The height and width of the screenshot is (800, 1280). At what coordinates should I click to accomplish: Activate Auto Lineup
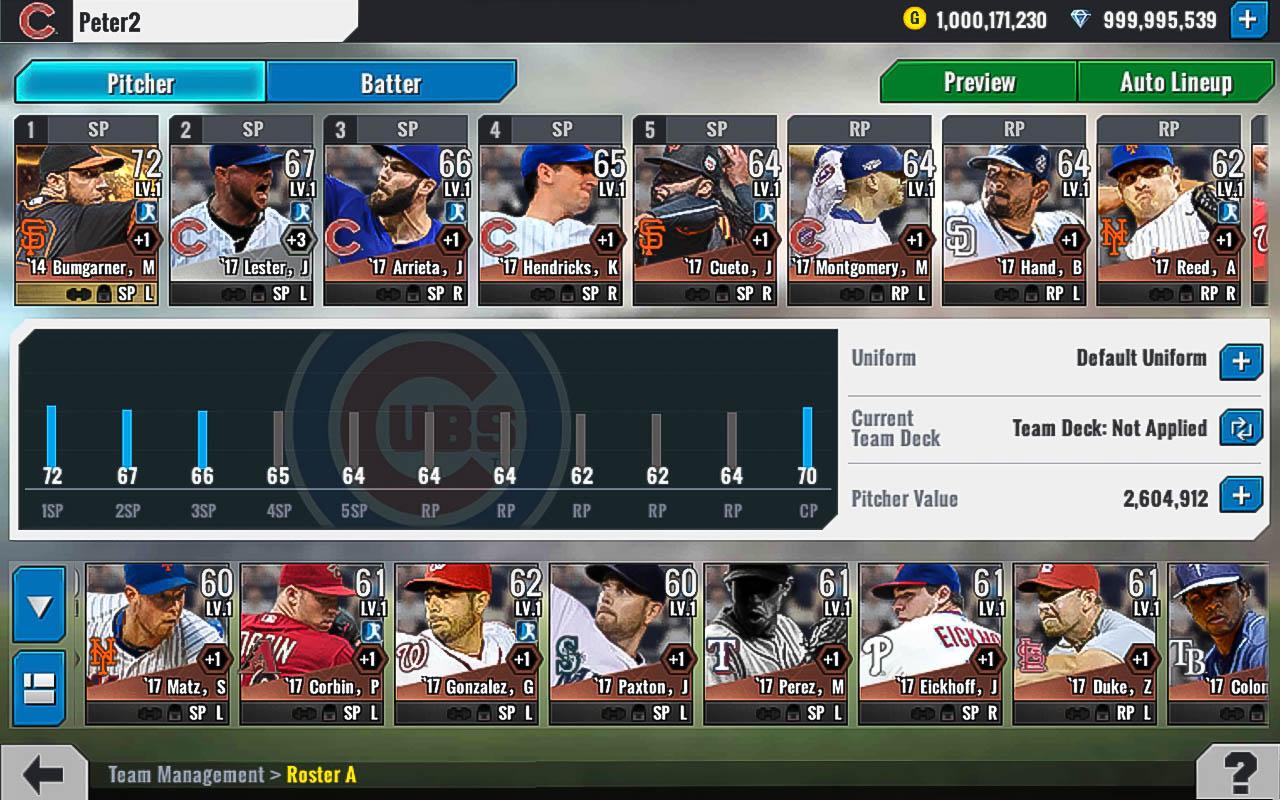point(1175,82)
